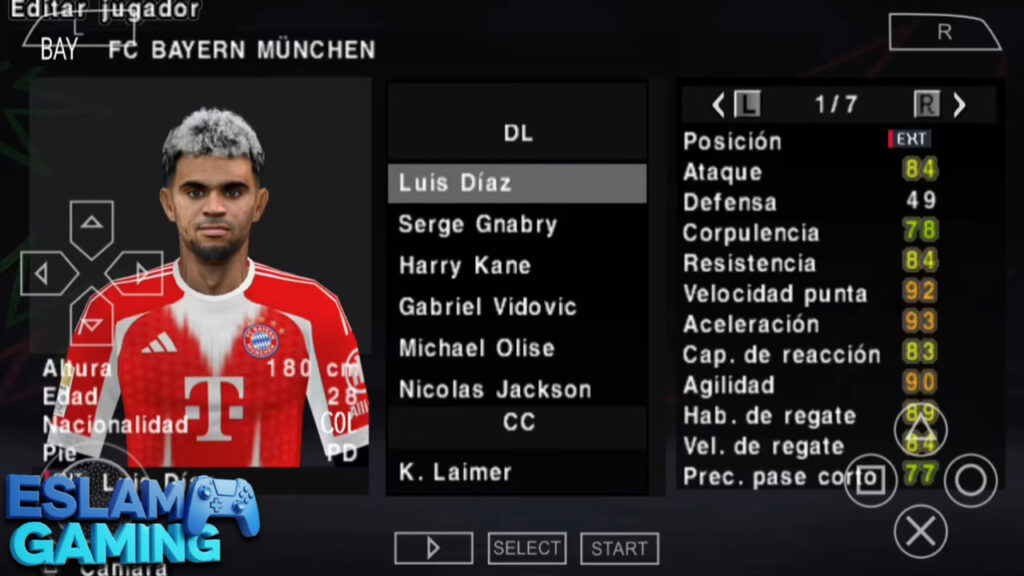1024x576 pixels.
Task: Go to previous stats page arrow
Action: click(718, 105)
